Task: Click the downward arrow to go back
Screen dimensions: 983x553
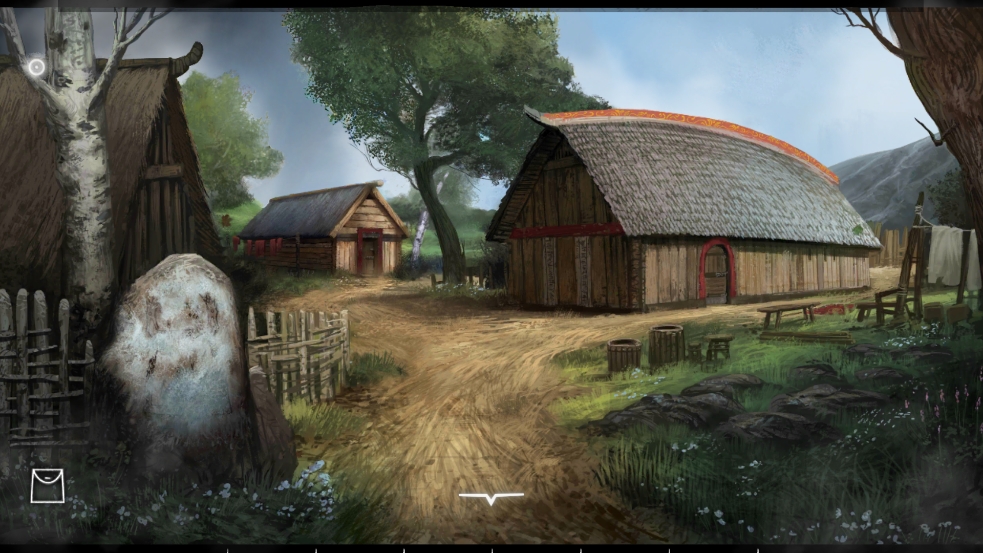Action: pyautogui.click(x=491, y=497)
